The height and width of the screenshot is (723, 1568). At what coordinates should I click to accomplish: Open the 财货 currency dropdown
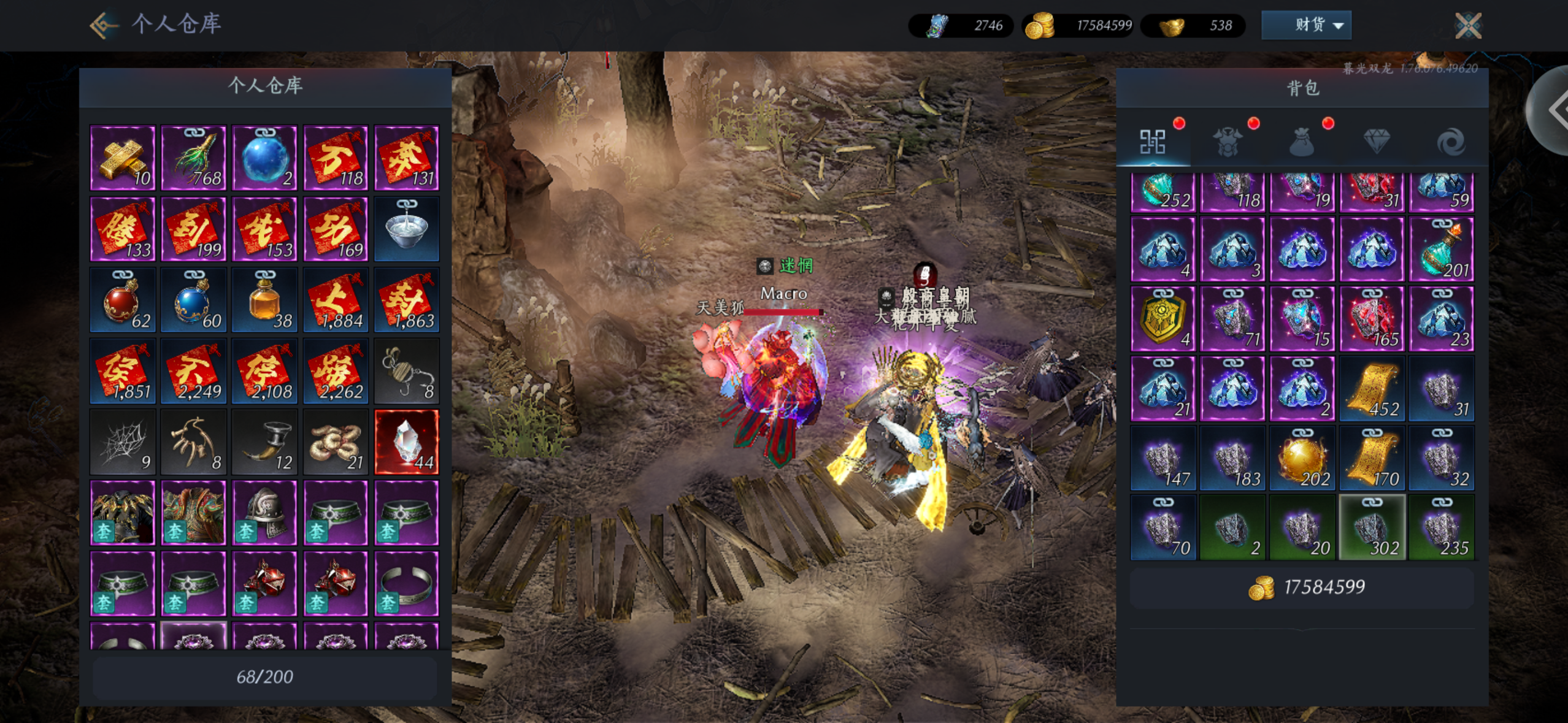click(1306, 25)
